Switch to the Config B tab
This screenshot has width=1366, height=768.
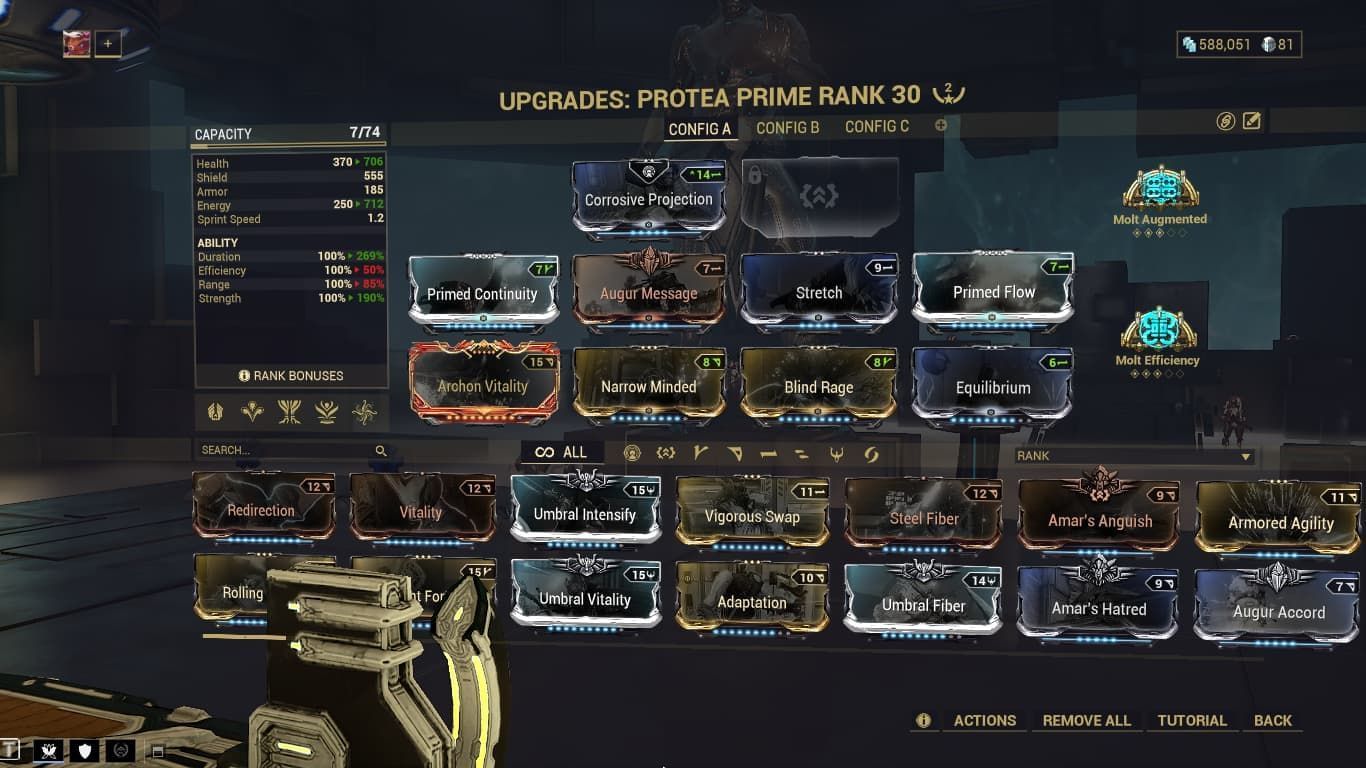[788, 127]
